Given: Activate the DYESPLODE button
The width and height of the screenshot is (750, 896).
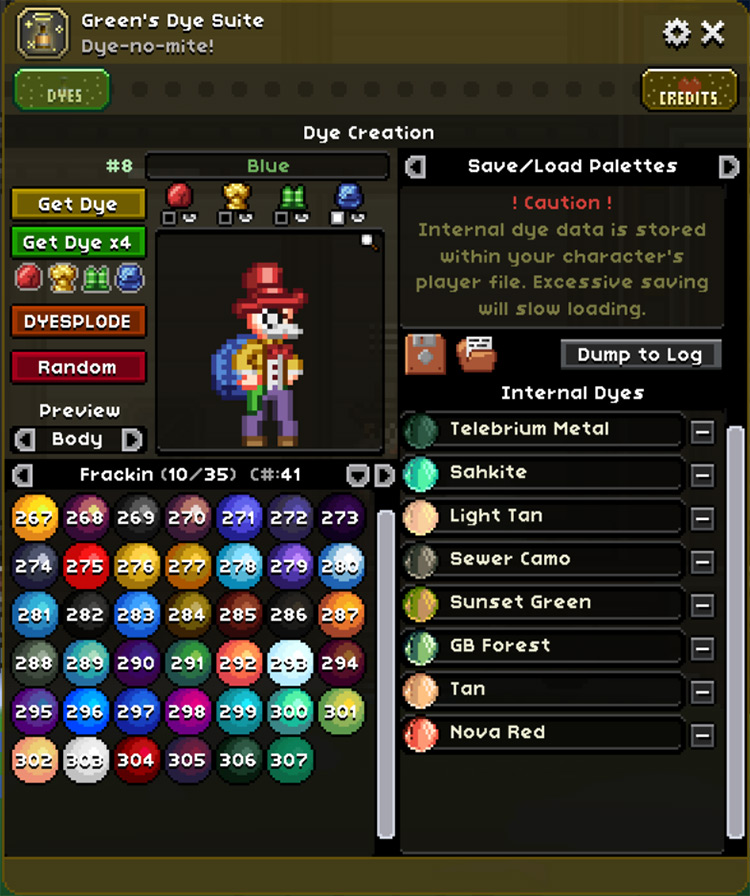Looking at the screenshot, I should [78, 321].
